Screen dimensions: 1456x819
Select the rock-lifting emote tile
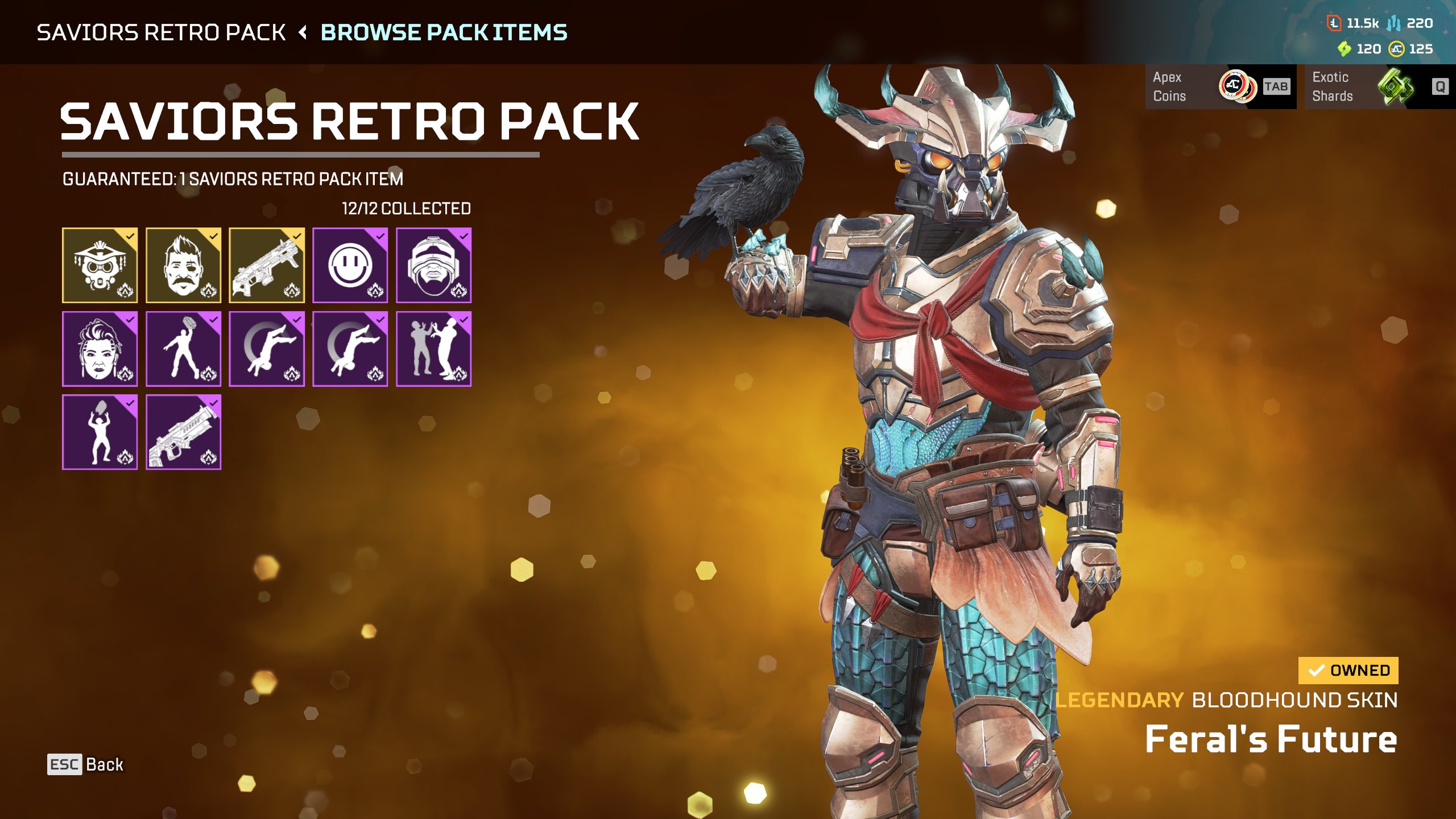pyautogui.click(x=100, y=432)
